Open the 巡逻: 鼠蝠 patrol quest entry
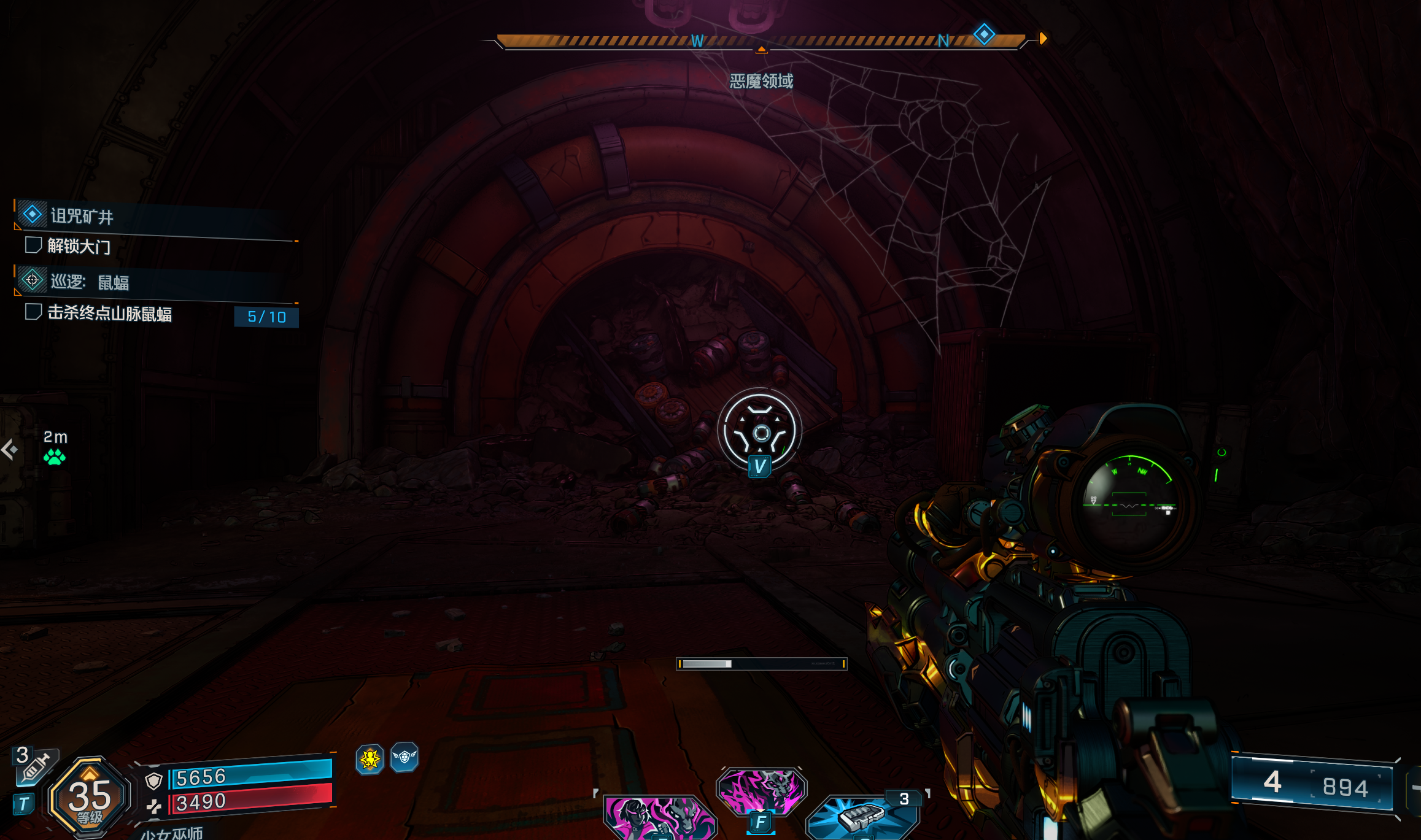The width and height of the screenshot is (1421, 840). coord(90,282)
